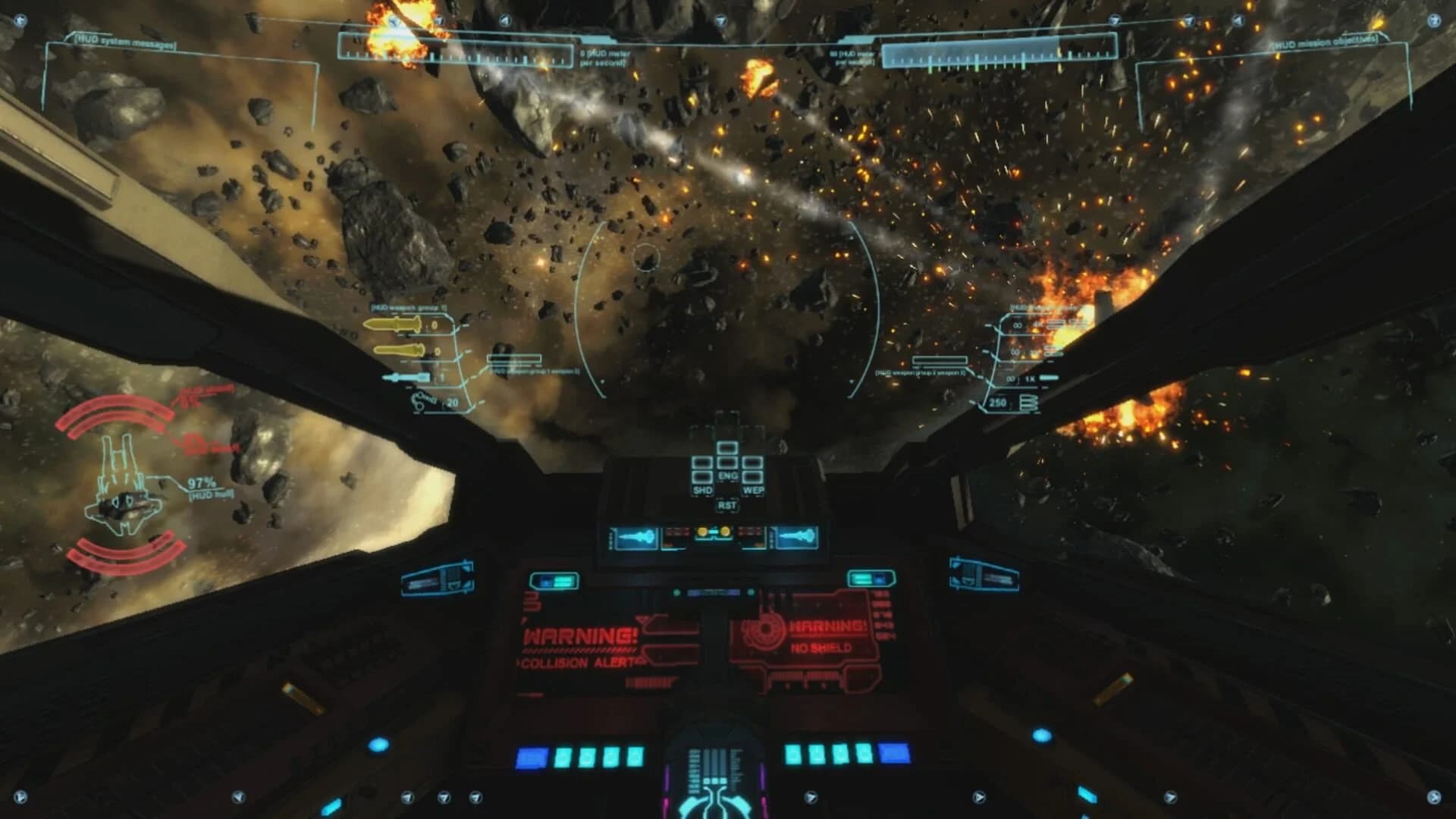Select the cyan cannon icon in weapon group 1

coord(406,377)
